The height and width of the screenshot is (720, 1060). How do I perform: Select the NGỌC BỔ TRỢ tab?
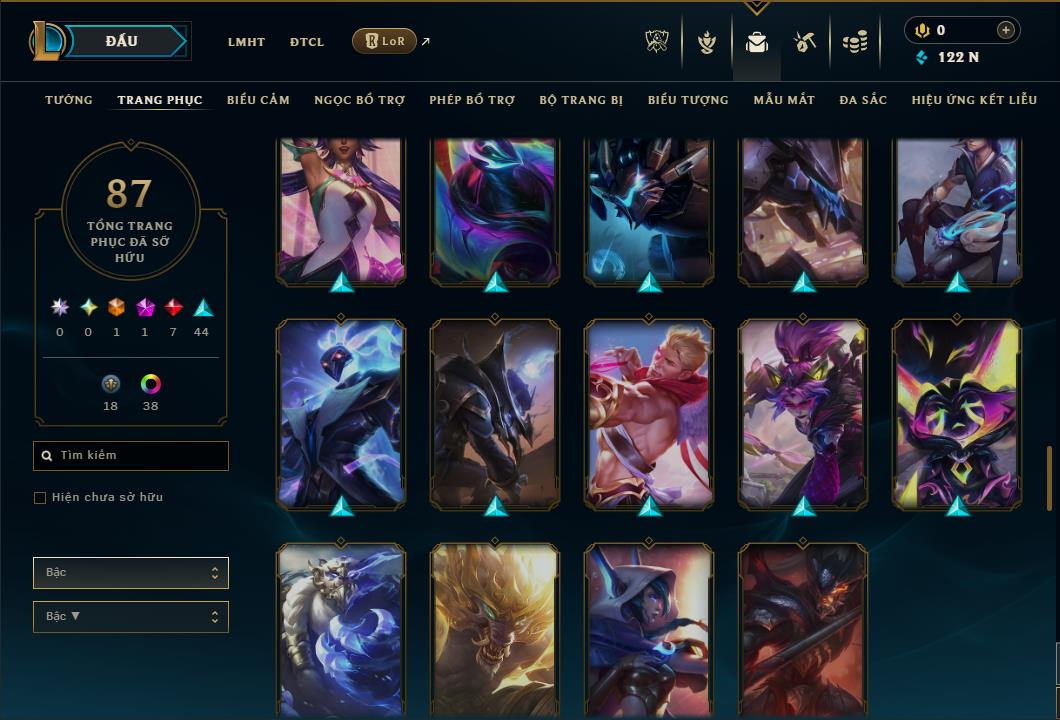pos(359,100)
